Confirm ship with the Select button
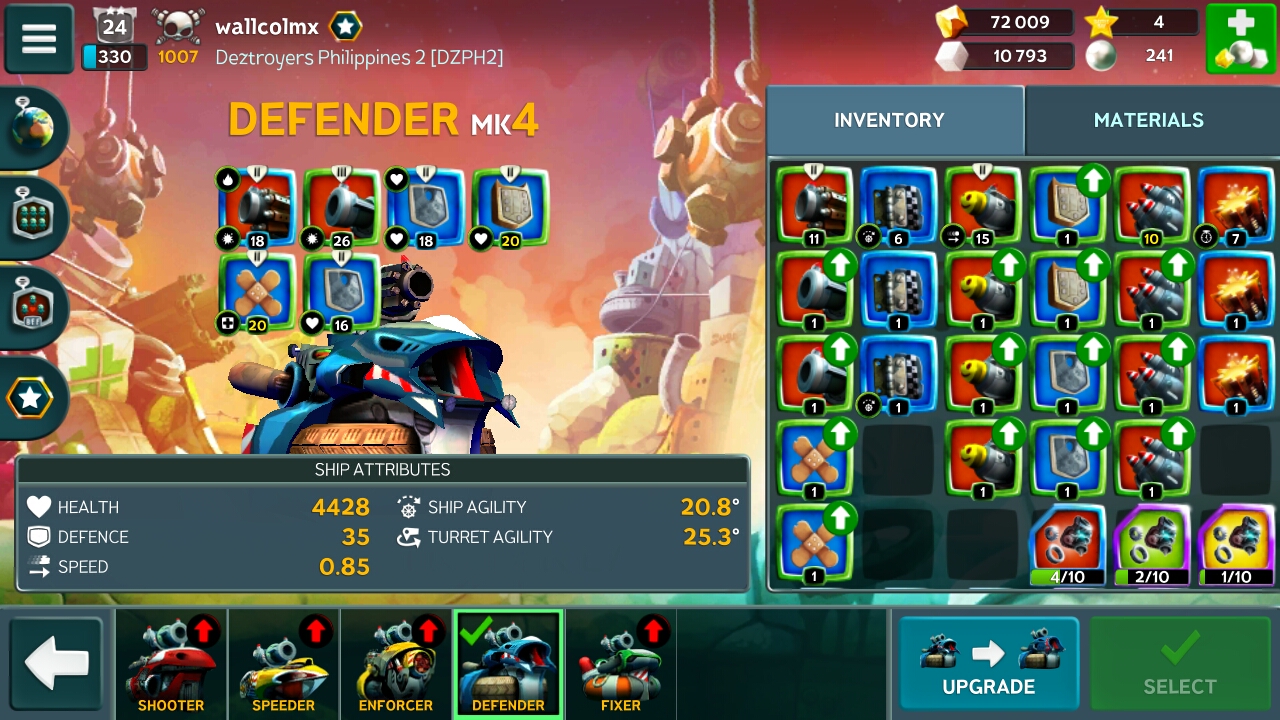This screenshot has width=1280, height=720. click(1180, 663)
